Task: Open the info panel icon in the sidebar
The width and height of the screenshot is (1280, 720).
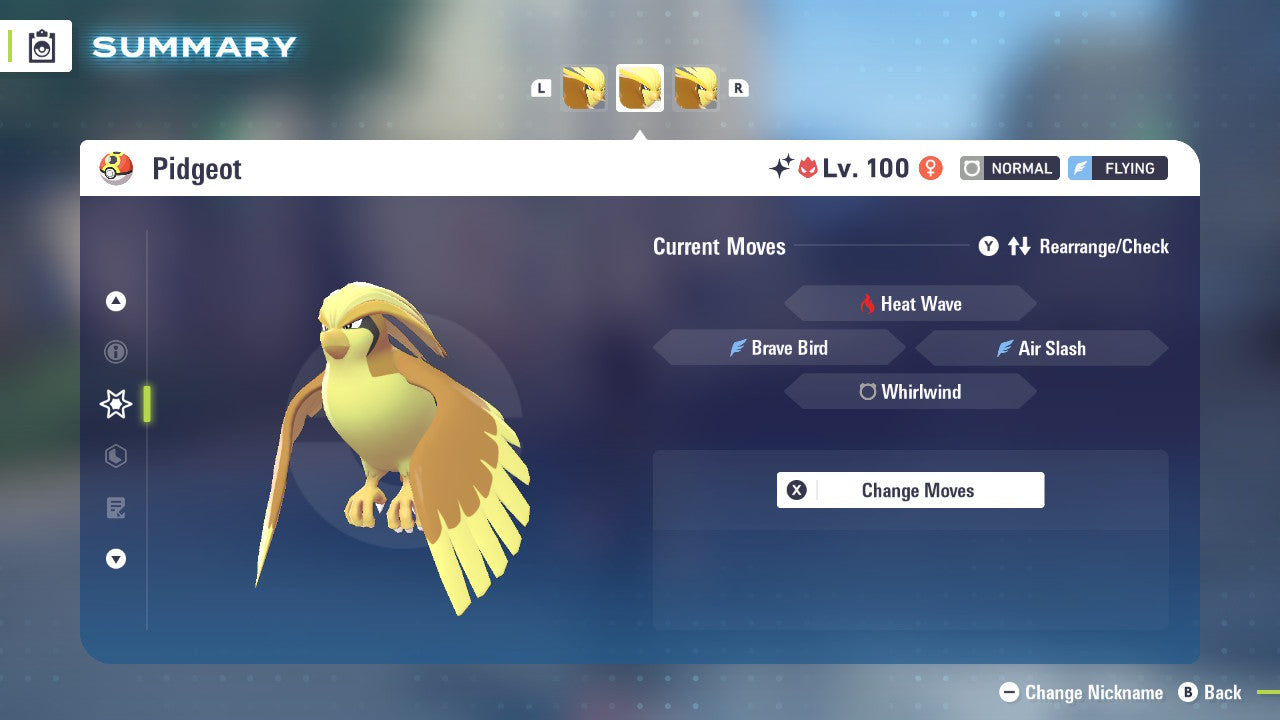Action: (115, 352)
